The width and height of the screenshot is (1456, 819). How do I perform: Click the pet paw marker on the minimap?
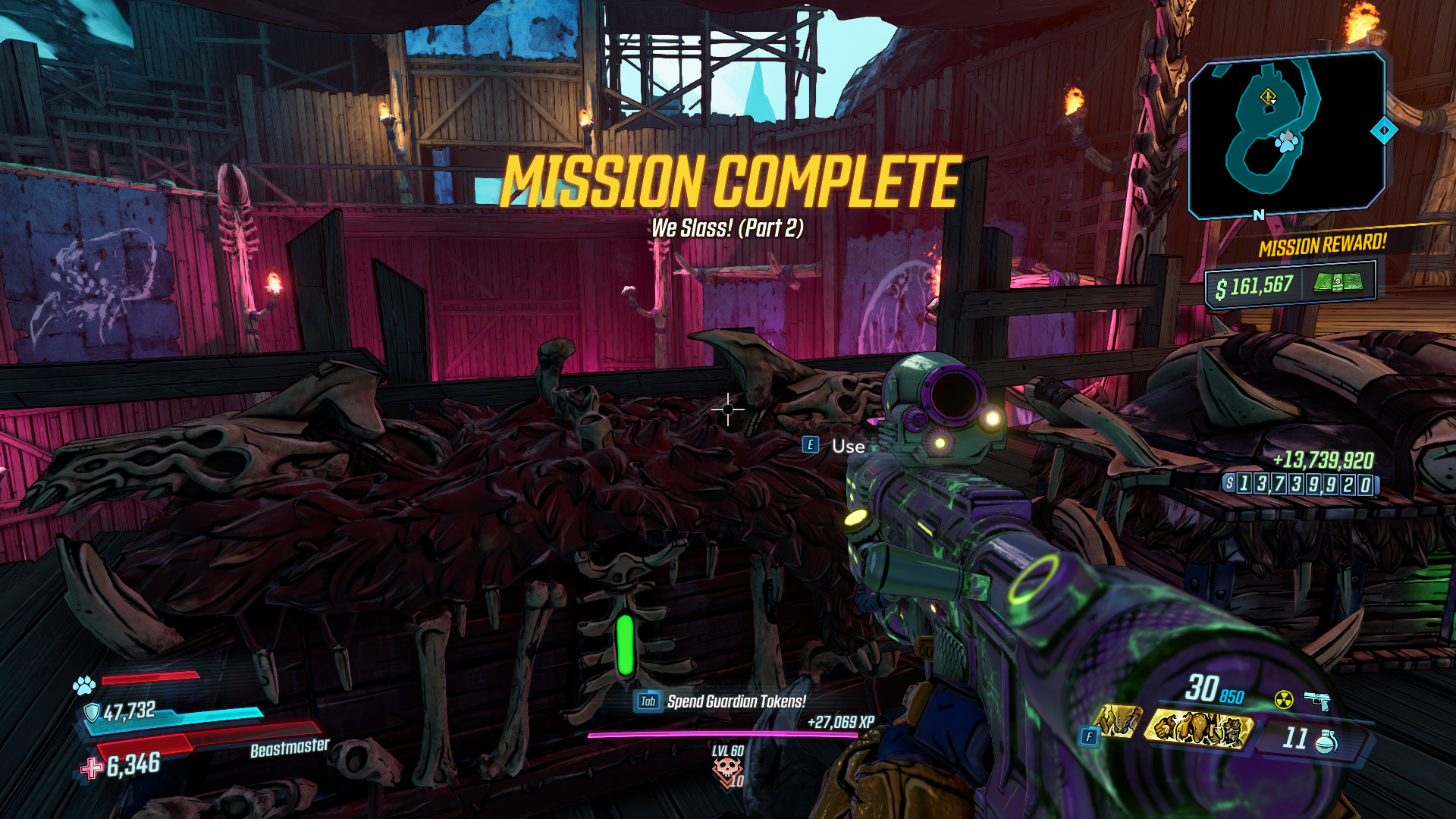[x=1287, y=140]
